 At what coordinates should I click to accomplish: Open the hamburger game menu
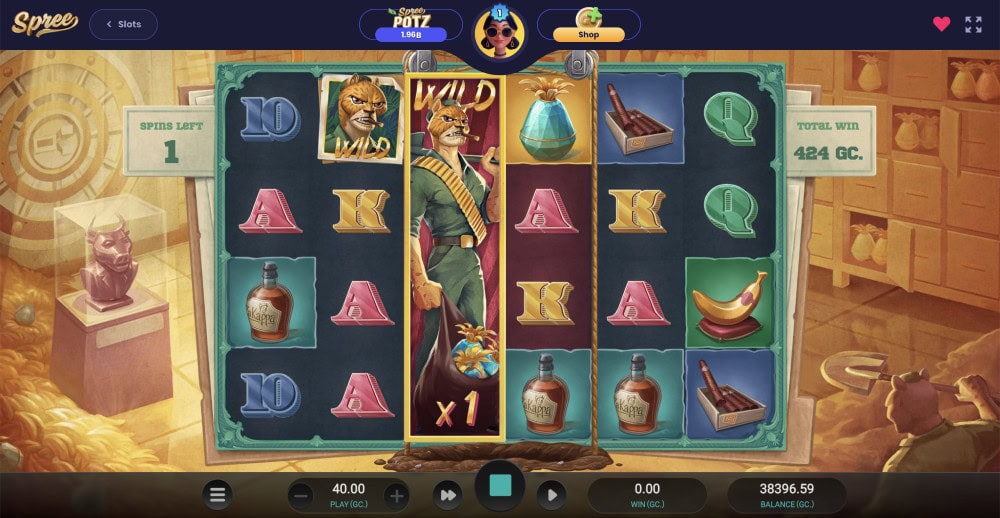point(218,494)
